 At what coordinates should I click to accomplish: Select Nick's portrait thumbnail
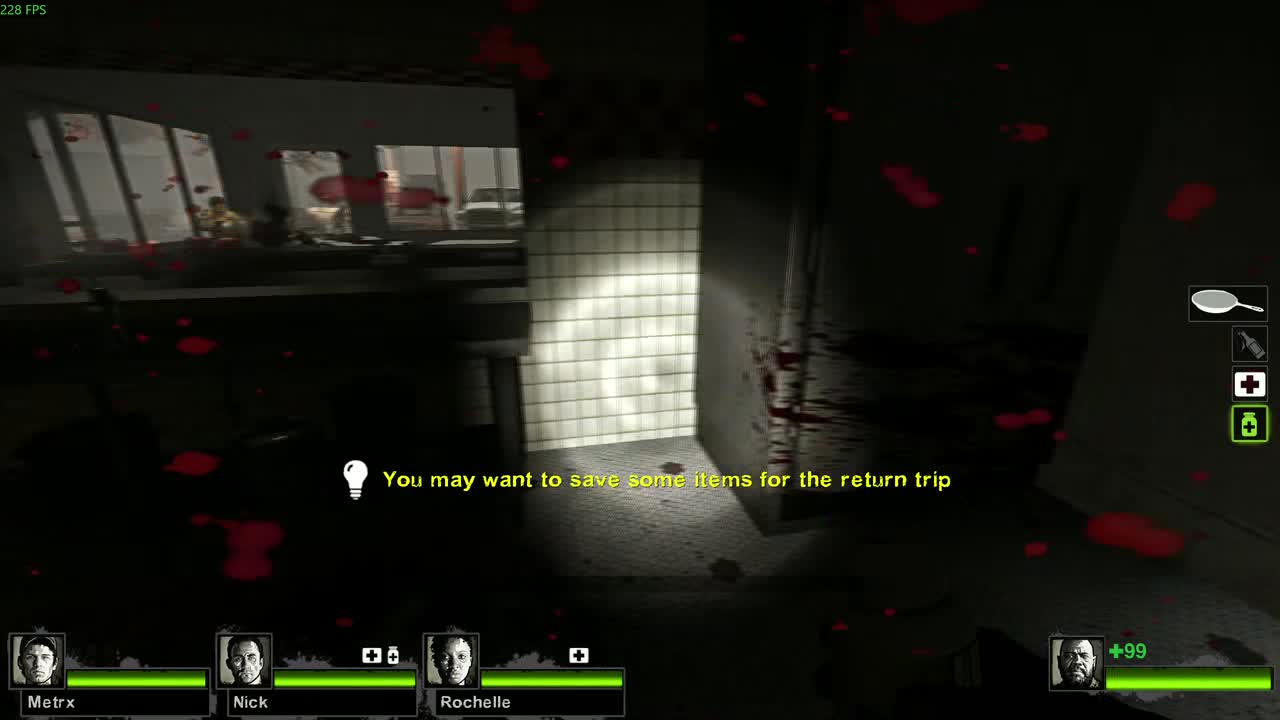pos(245,660)
